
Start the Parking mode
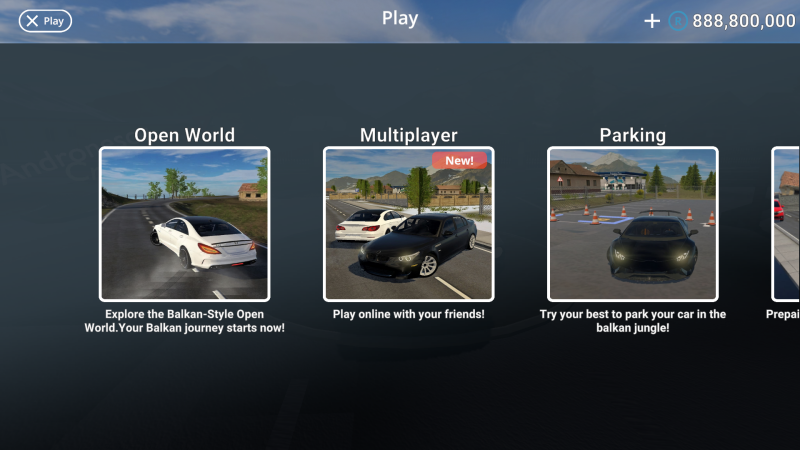pyautogui.click(x=632, y=224)
